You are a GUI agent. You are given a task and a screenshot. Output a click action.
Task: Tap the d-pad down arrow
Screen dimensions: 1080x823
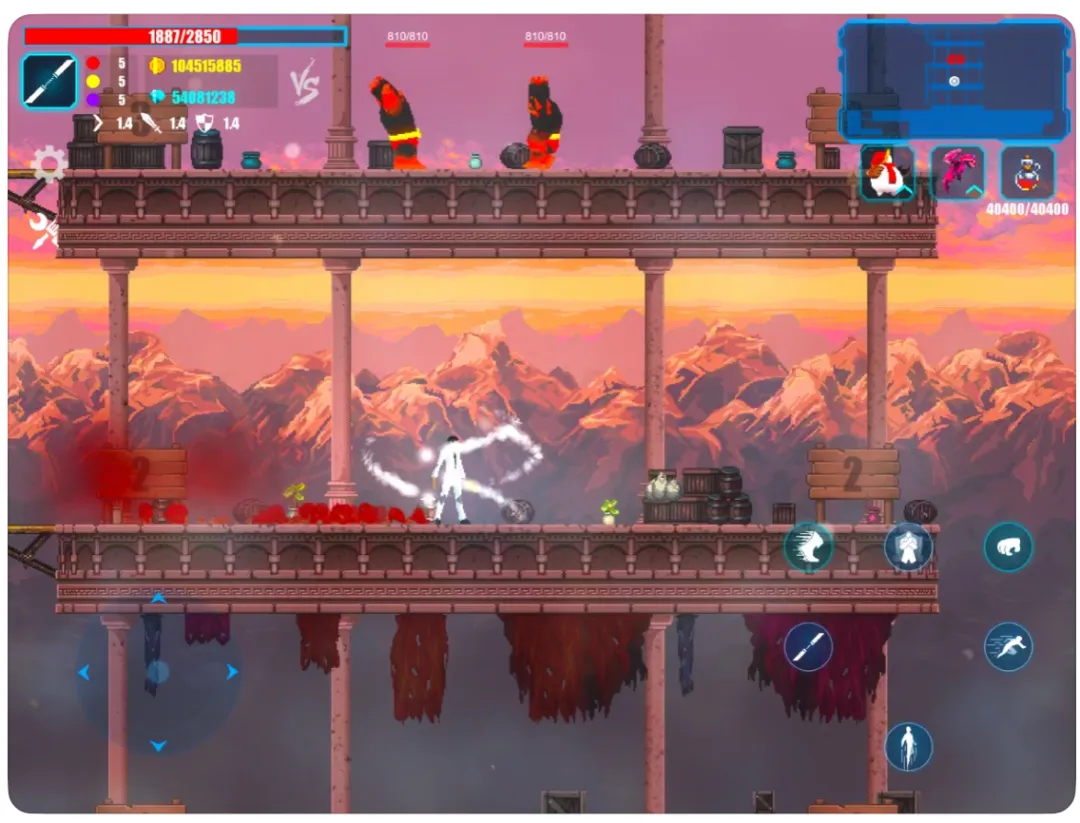(158, 745)
